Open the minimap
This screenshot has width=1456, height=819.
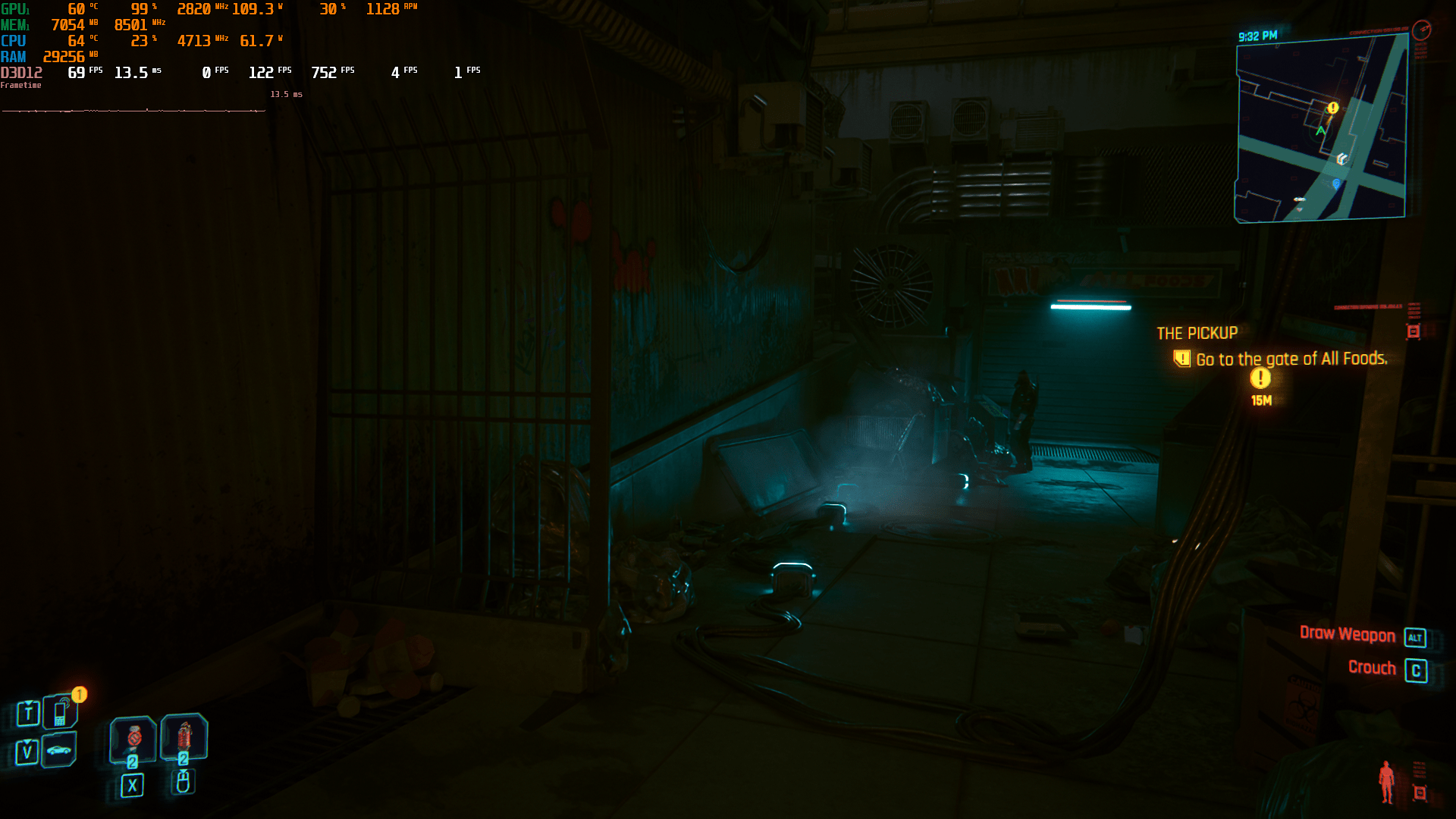click(1321, 130)
